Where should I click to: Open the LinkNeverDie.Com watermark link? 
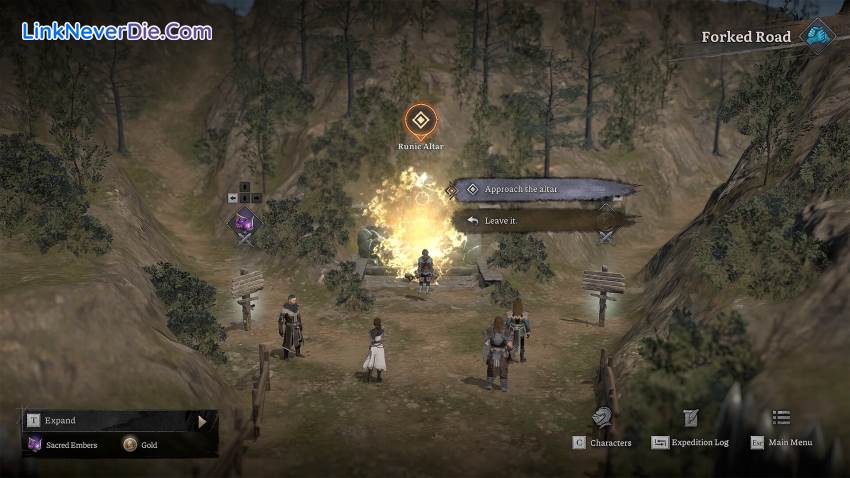click(116, 31)
